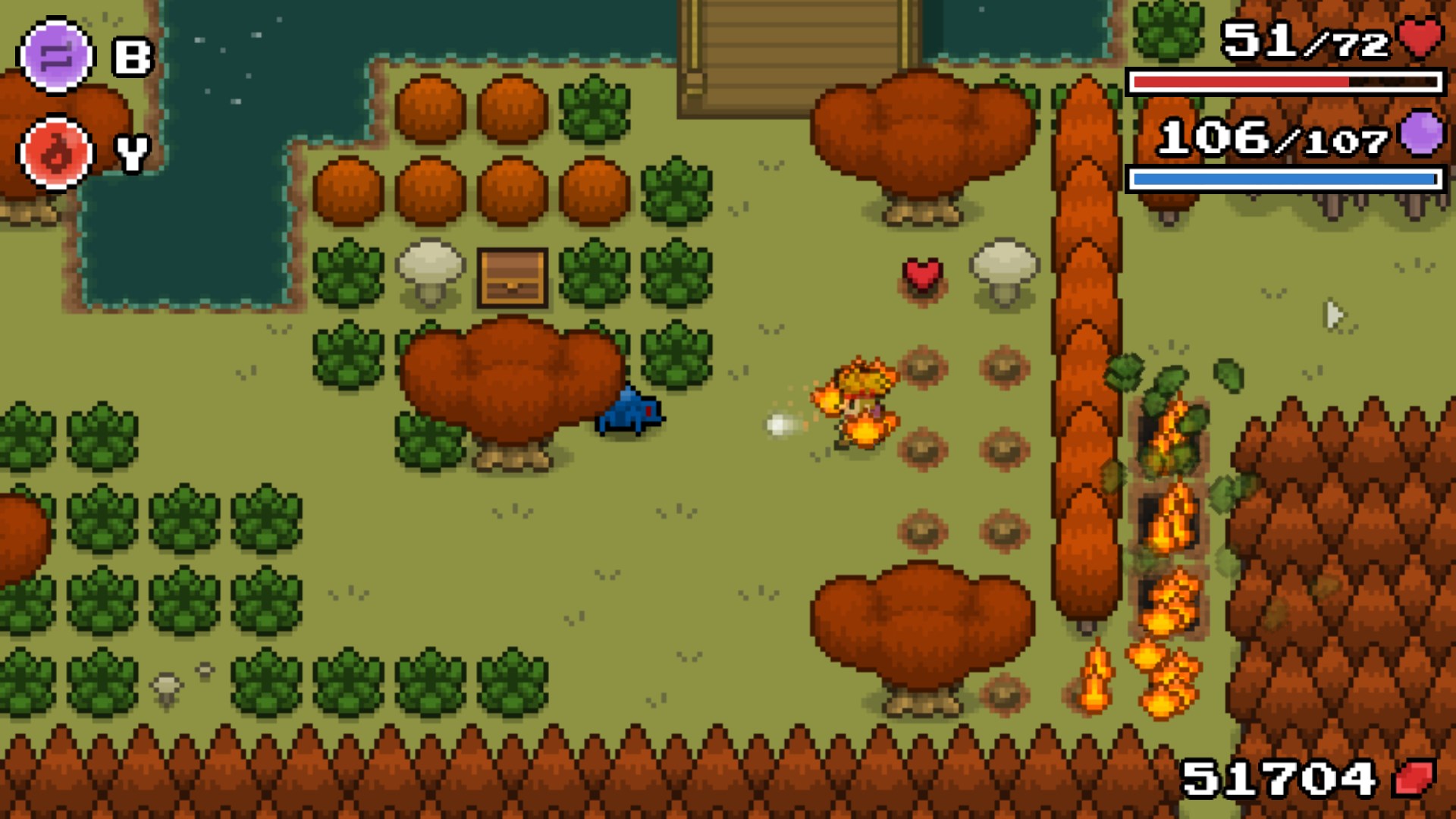The width and height of the screenshot is (1456, 819).
Task: Click the wooden treasure chest
Action: coord(513,280)
